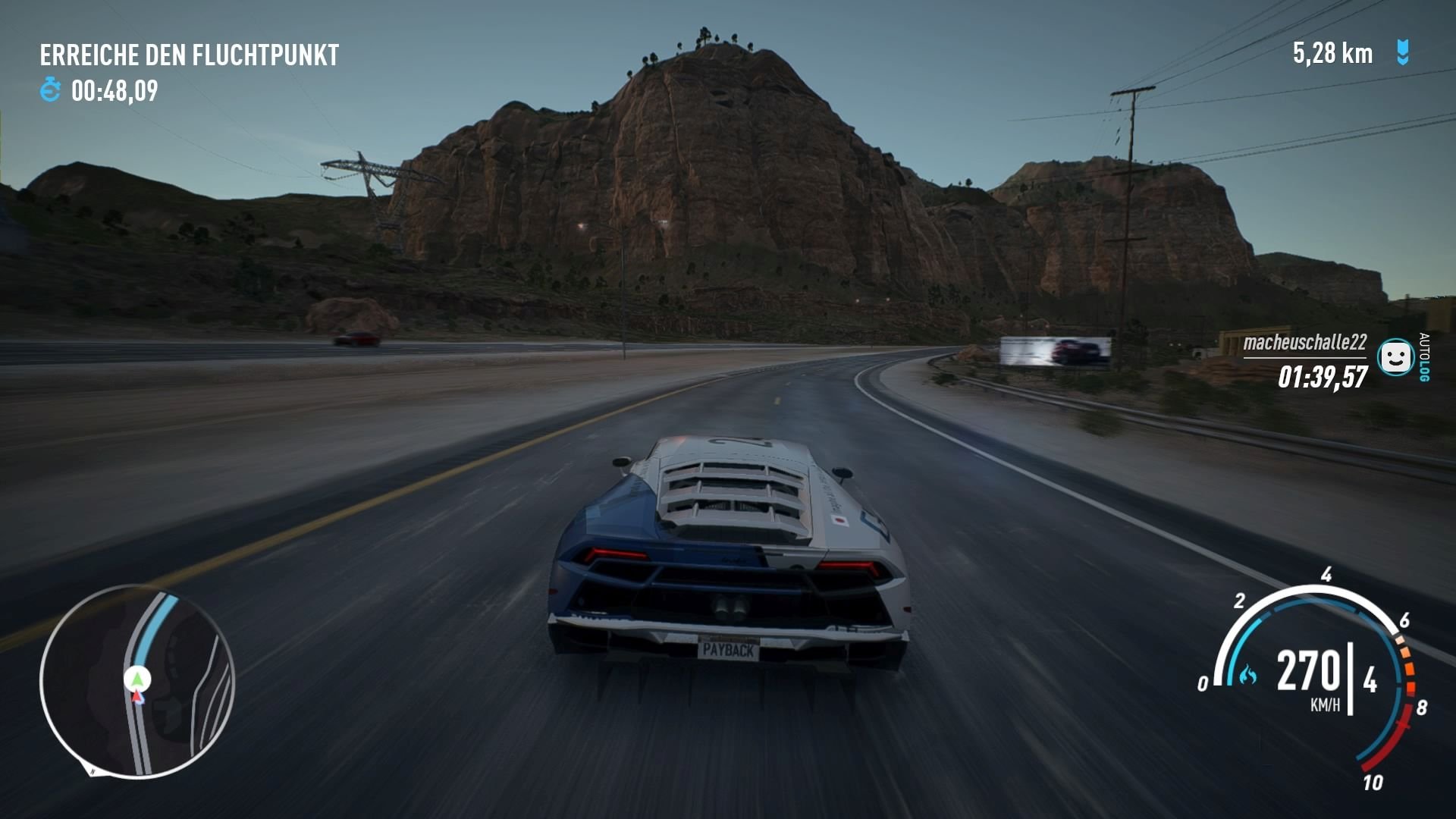
Task: Select the green player arrow on the minimap
Action: (x=139, y=680)
